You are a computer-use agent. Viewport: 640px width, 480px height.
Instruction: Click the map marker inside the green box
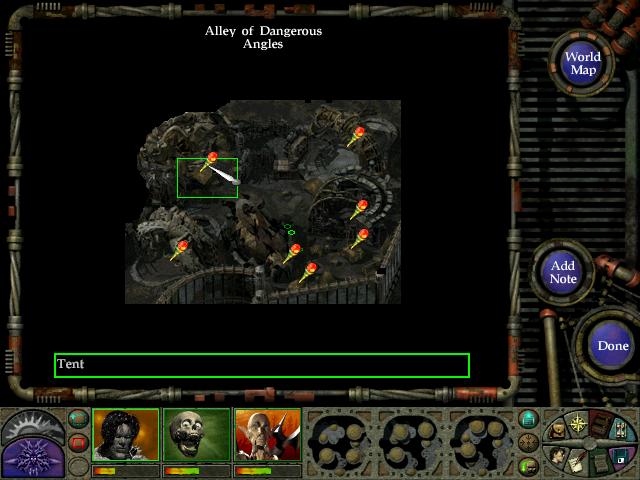(212, 159)
